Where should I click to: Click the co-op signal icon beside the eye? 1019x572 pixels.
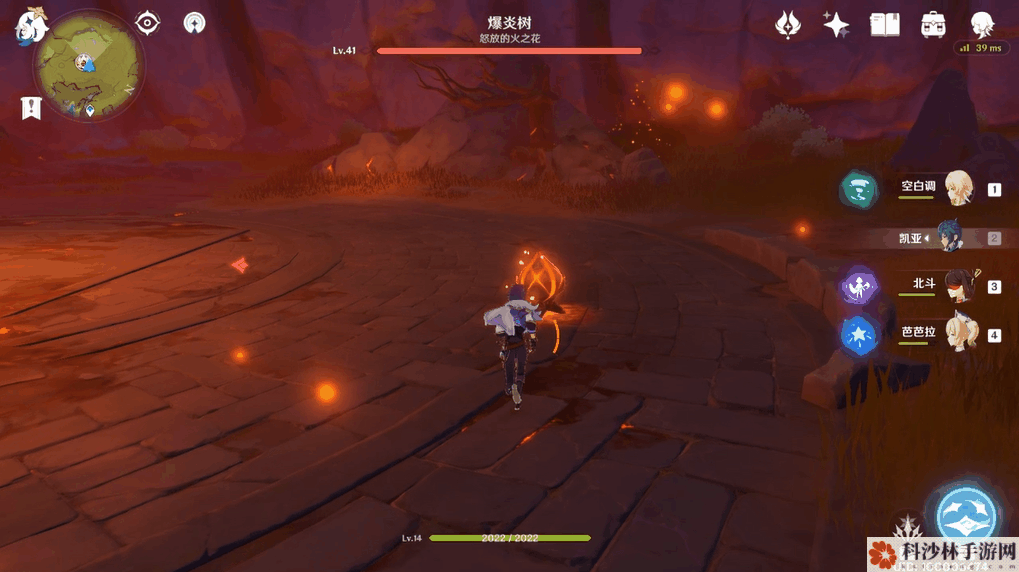(x=195, y=23)
